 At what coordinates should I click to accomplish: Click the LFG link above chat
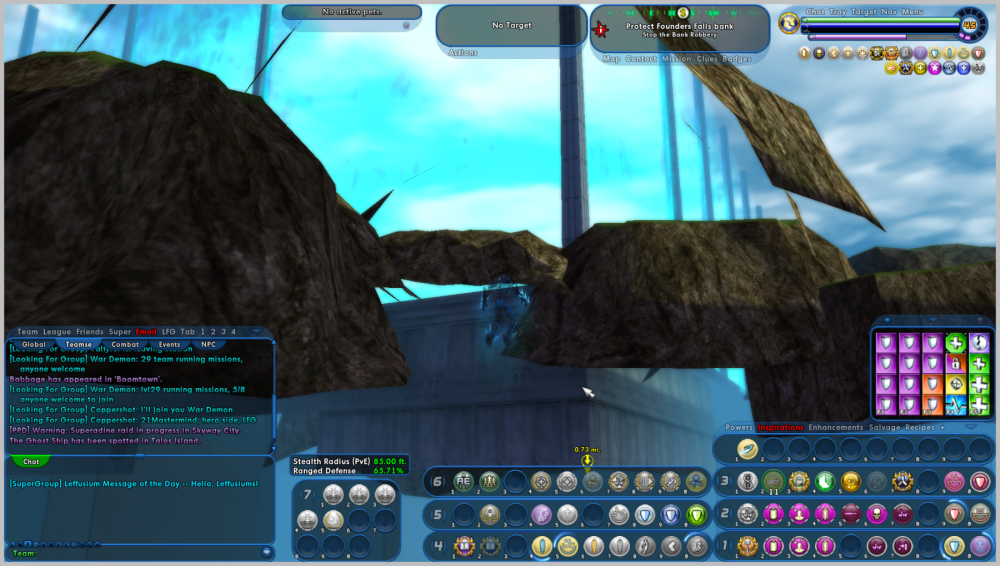tap(168, 332)
